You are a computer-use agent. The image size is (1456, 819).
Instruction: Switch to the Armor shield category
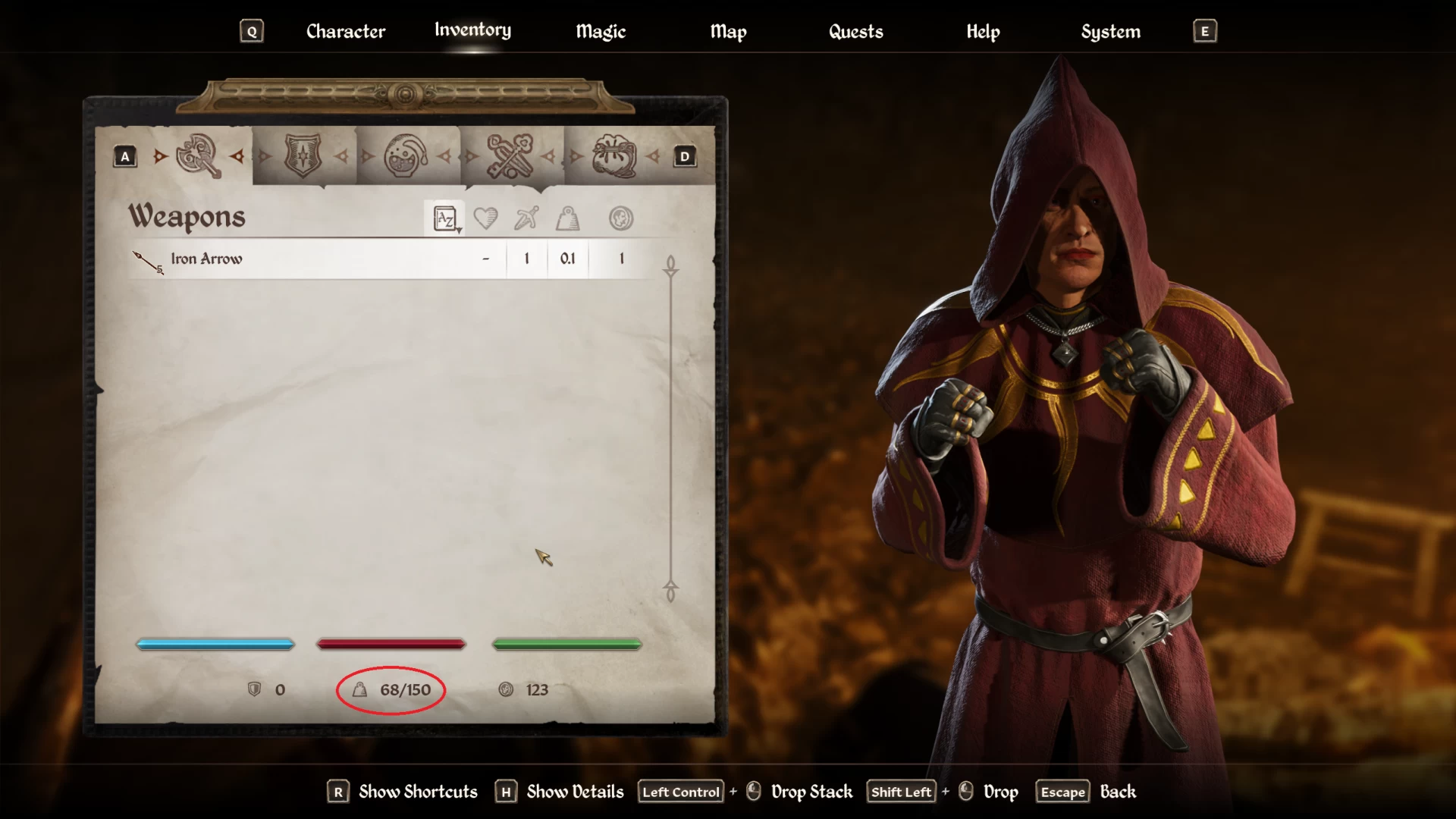303,156
